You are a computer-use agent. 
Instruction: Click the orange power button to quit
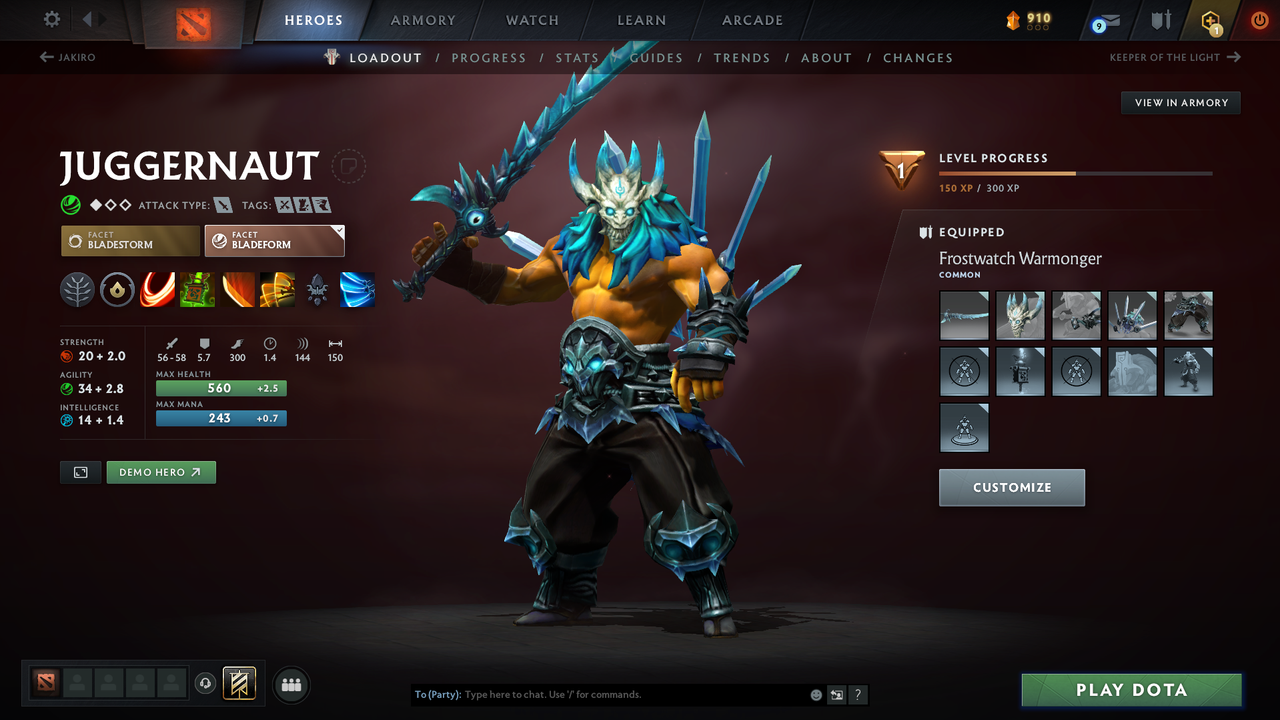[1259, 19]
